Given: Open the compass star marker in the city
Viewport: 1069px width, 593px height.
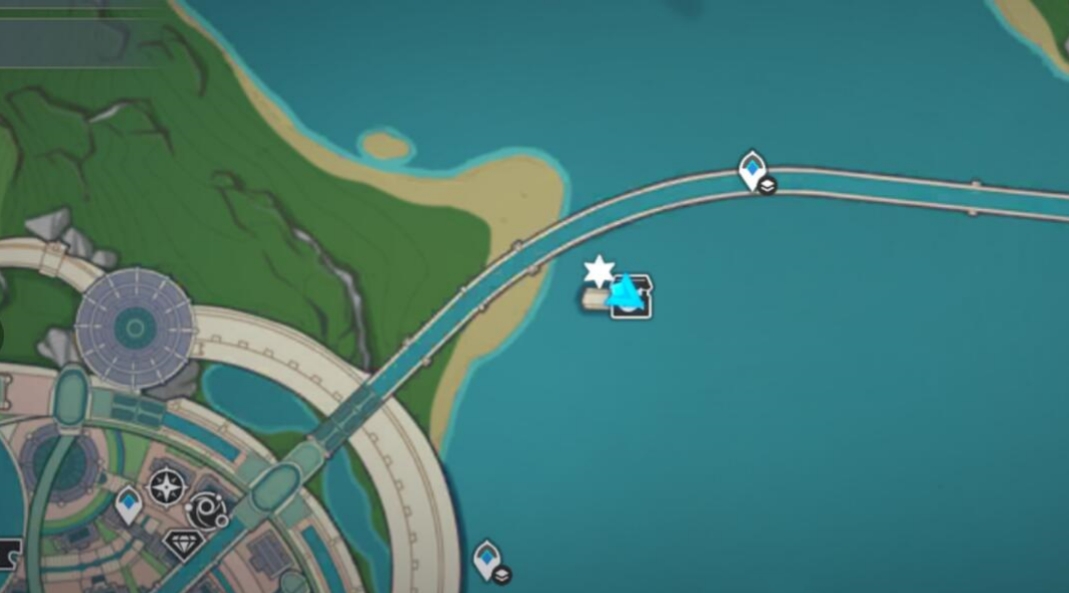Looking at the screenshot, I should point(165,487).
